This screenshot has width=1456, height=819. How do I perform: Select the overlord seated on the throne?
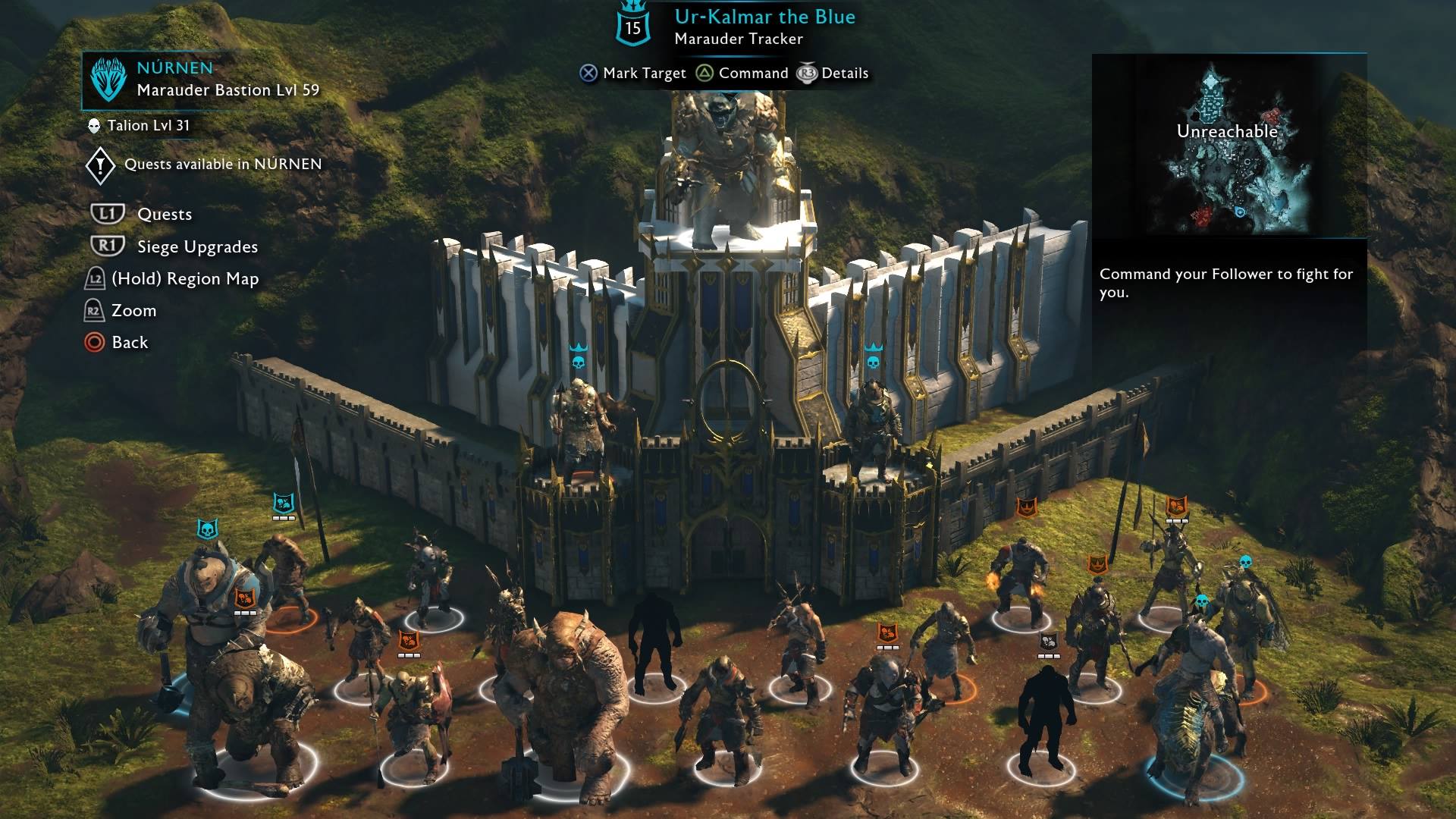(720, 167)
